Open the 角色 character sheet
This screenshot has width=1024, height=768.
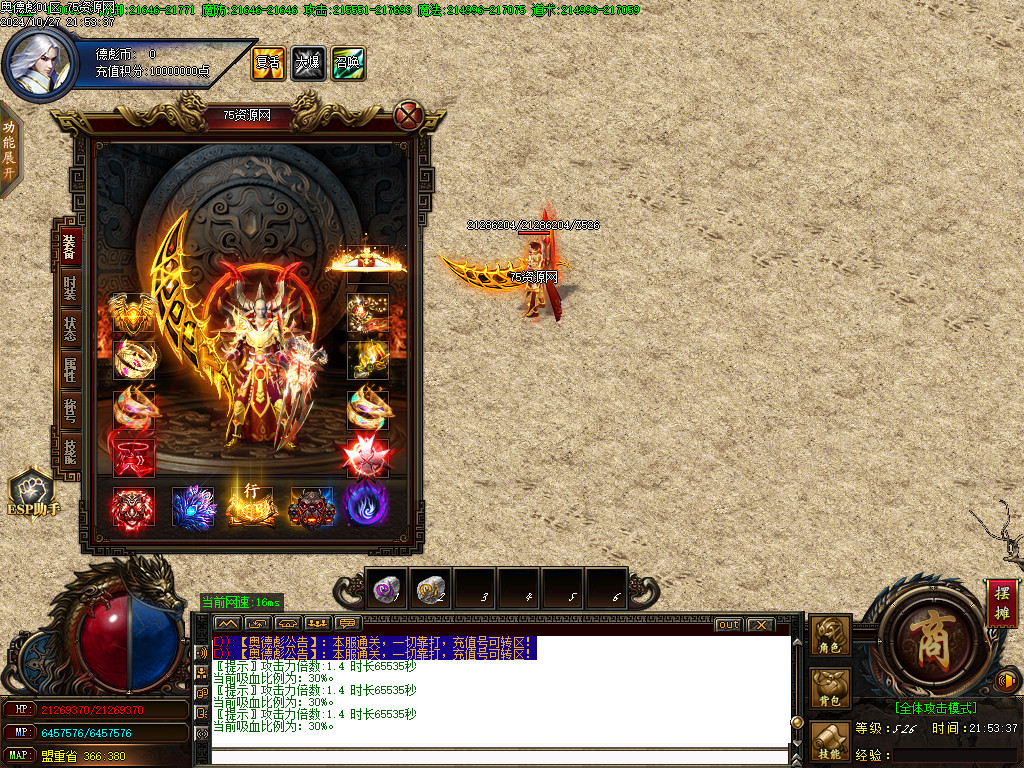click(830, 636)
